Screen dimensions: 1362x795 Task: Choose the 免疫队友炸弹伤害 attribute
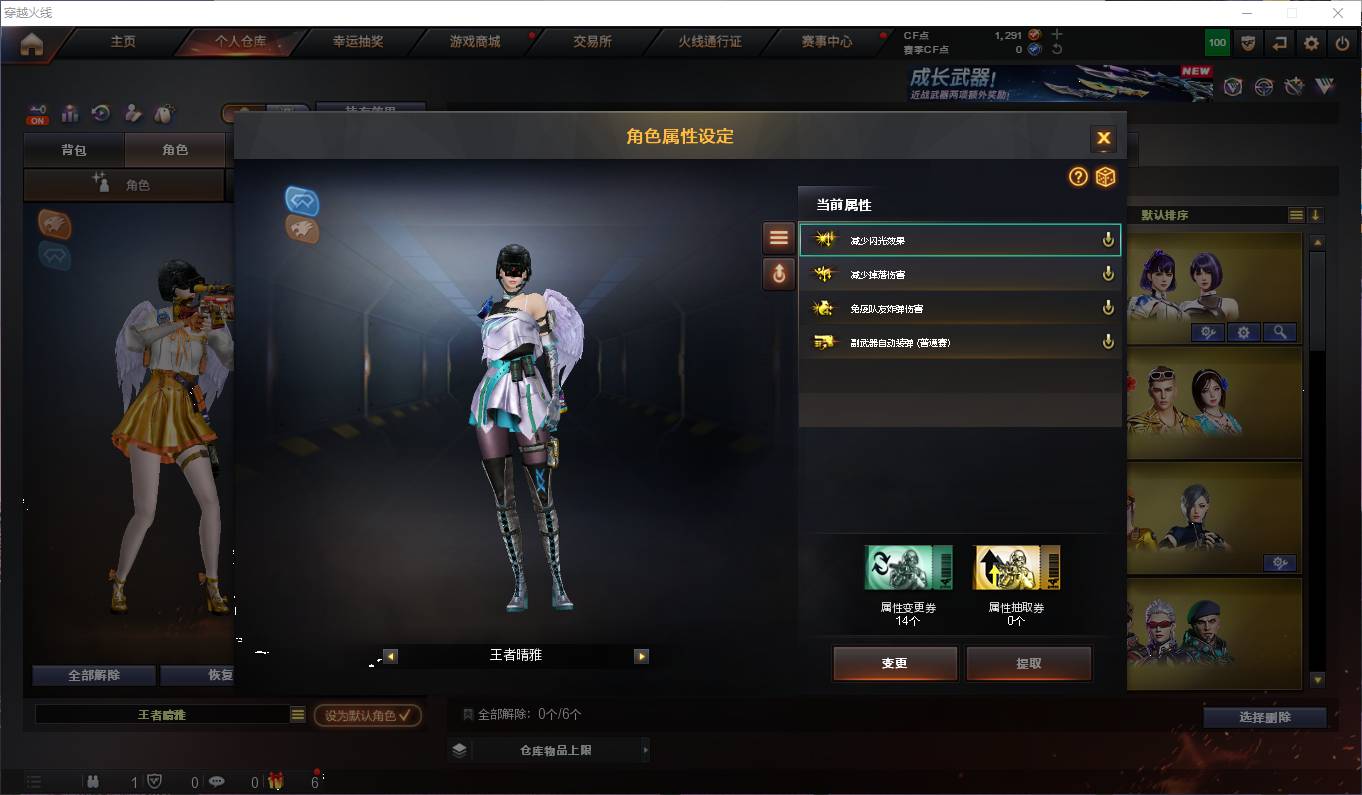click(x=959, y=308)
